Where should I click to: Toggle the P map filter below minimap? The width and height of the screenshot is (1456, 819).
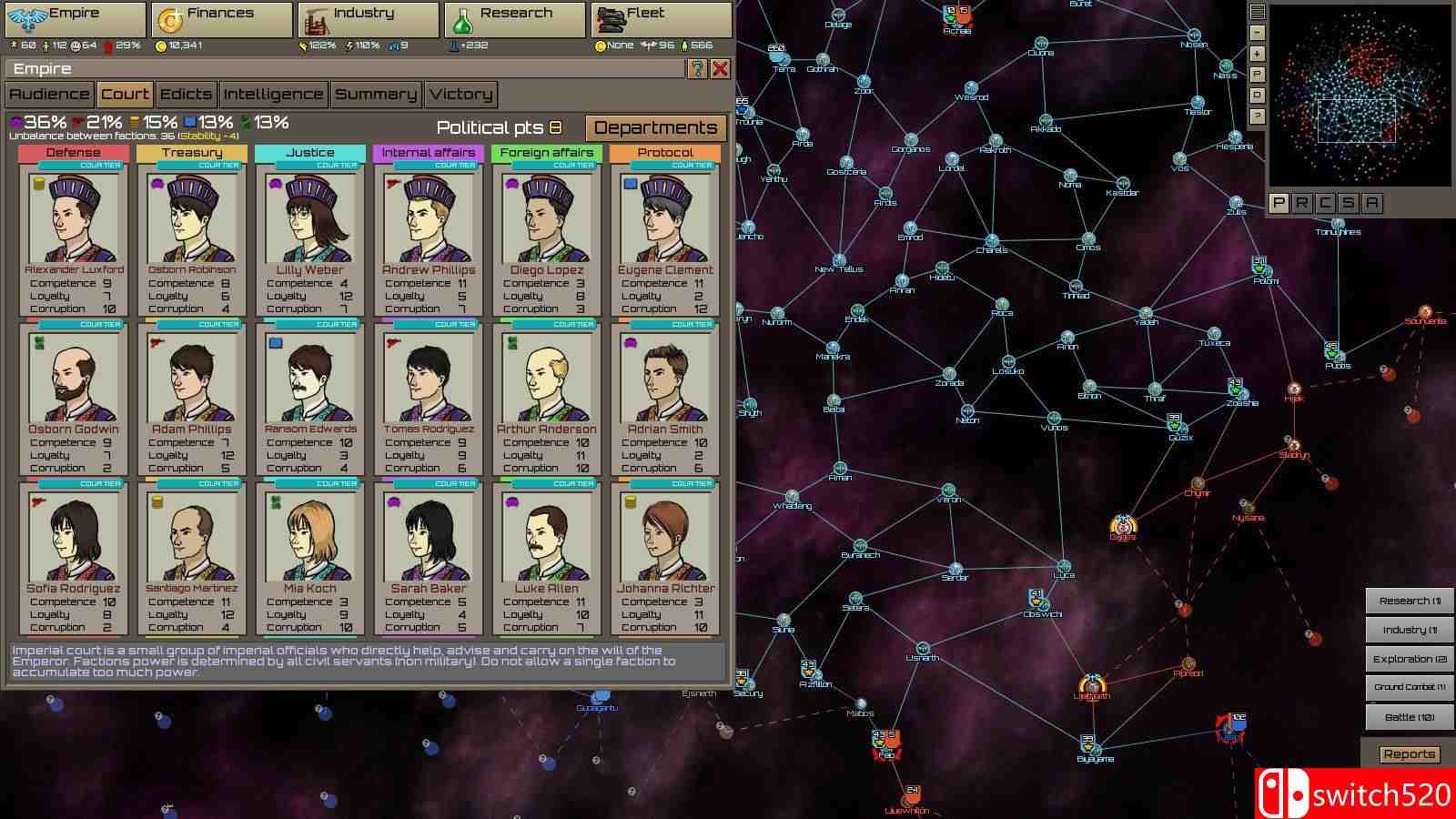[1279, 203]
